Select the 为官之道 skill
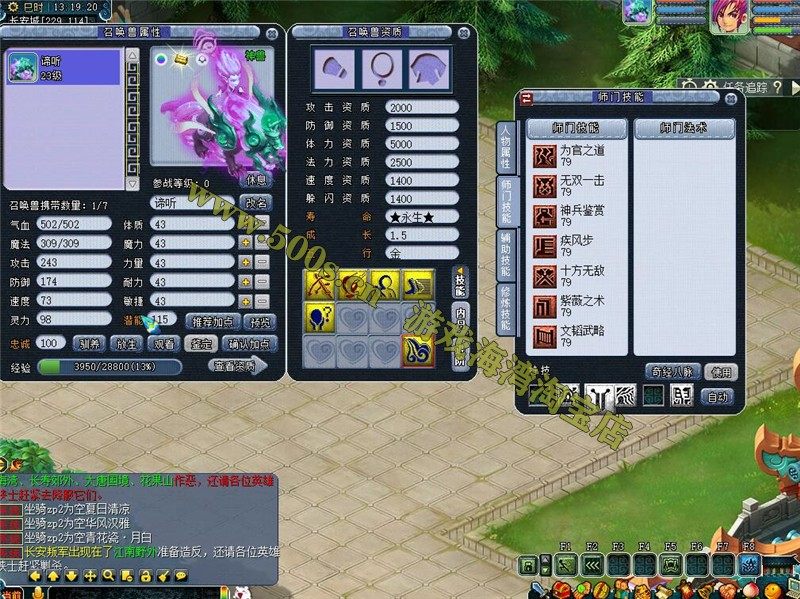The image size is (800, 599). point(578,156)
